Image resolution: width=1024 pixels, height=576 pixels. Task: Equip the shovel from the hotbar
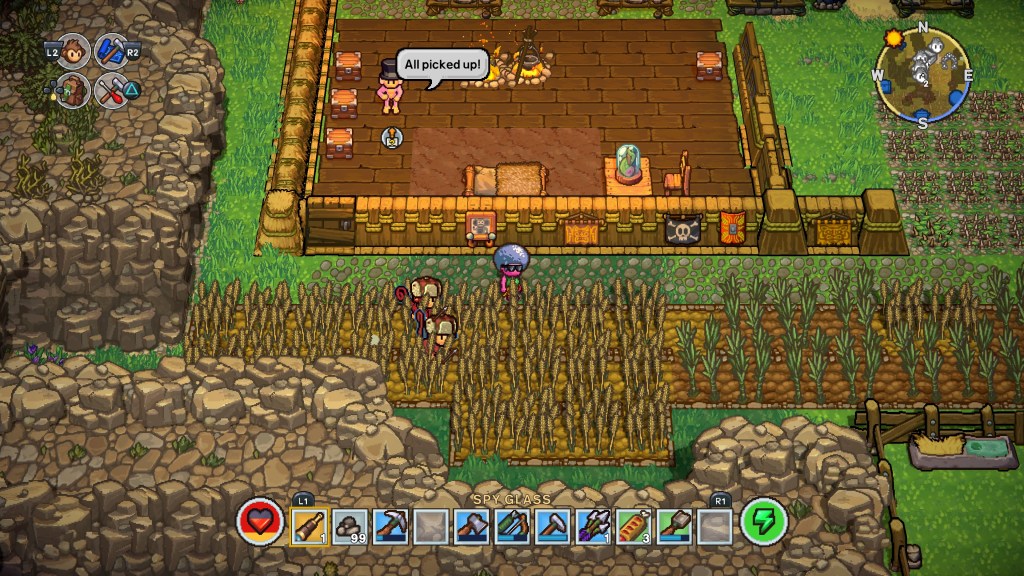(x=674, y=525)
